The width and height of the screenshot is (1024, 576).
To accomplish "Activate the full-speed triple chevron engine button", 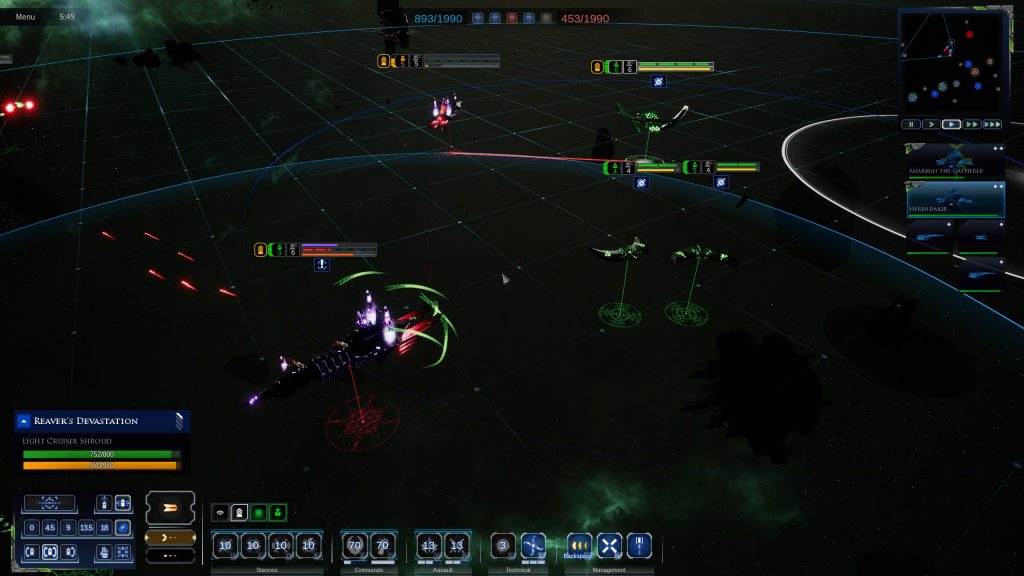I will tap(168, 508).
